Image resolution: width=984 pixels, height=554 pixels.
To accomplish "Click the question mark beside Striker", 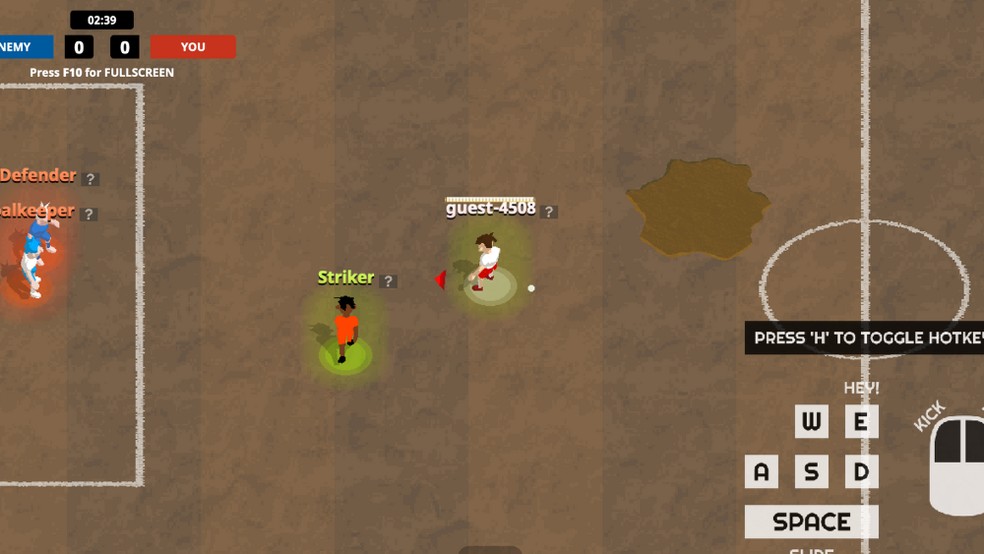I will pos(389,282).
